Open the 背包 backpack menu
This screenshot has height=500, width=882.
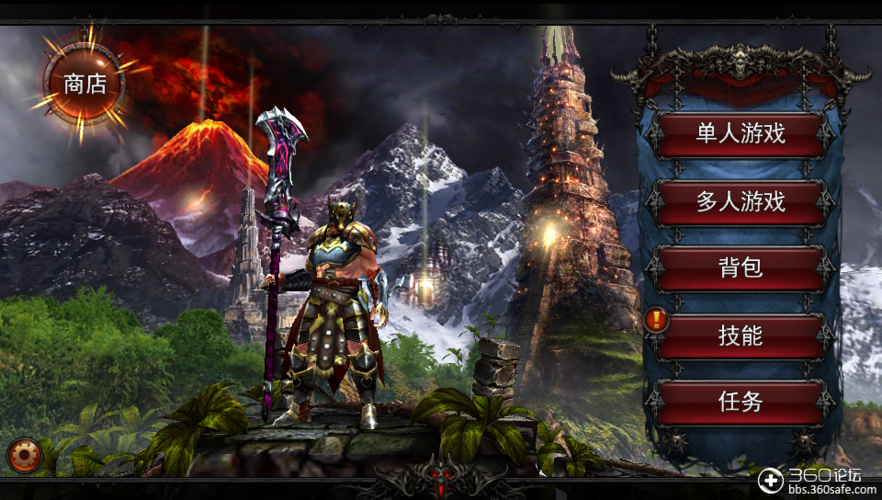(740, 268)
